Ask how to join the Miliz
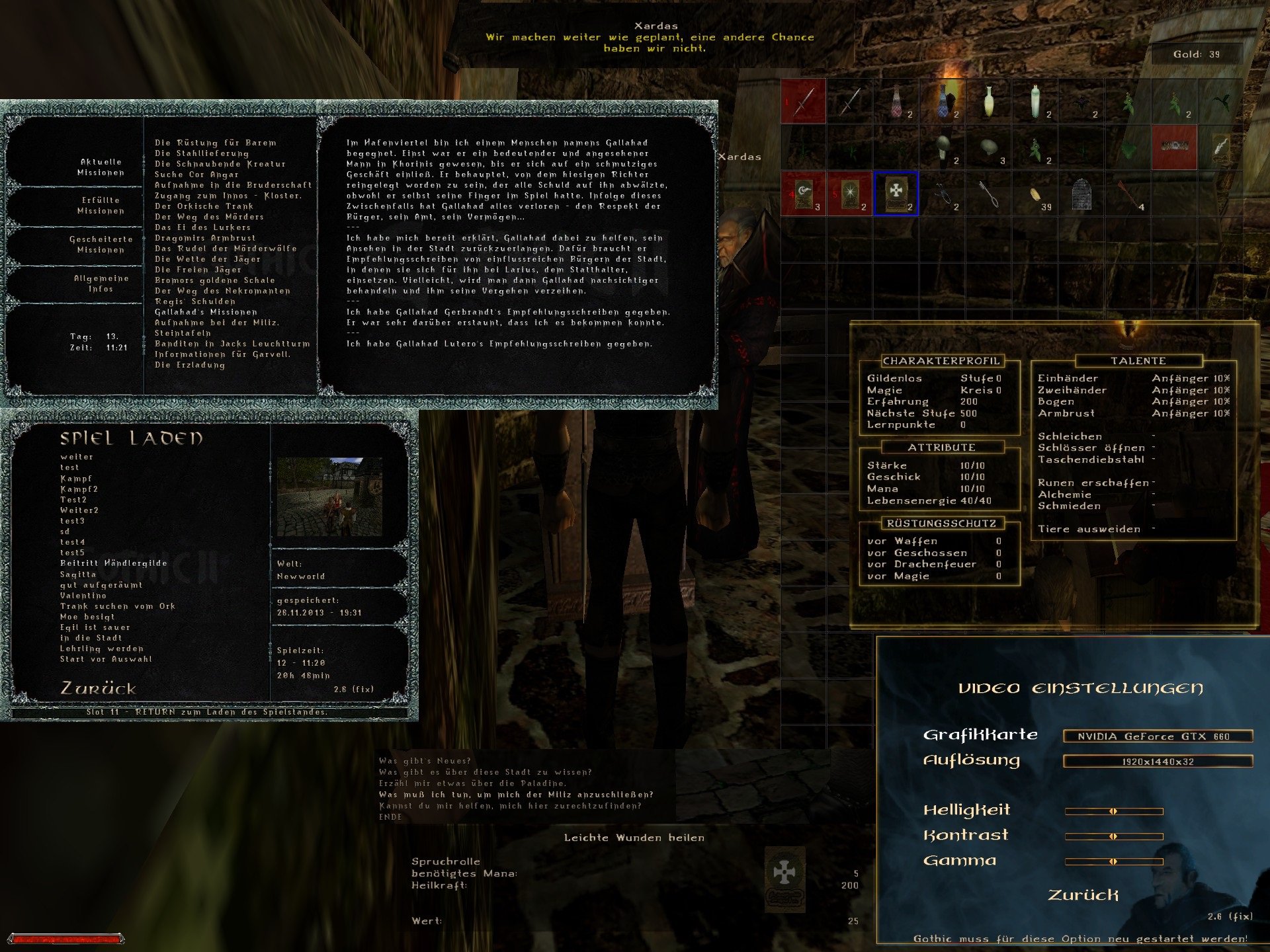The width and height of the screenshot is (1270, 952). pyautogui.click(x=516, y=795)
